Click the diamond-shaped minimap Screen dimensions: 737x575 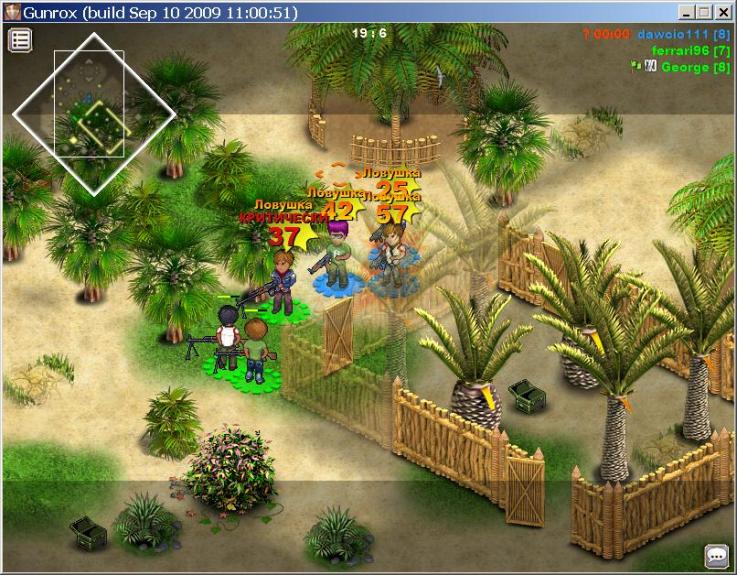point(94,114)
